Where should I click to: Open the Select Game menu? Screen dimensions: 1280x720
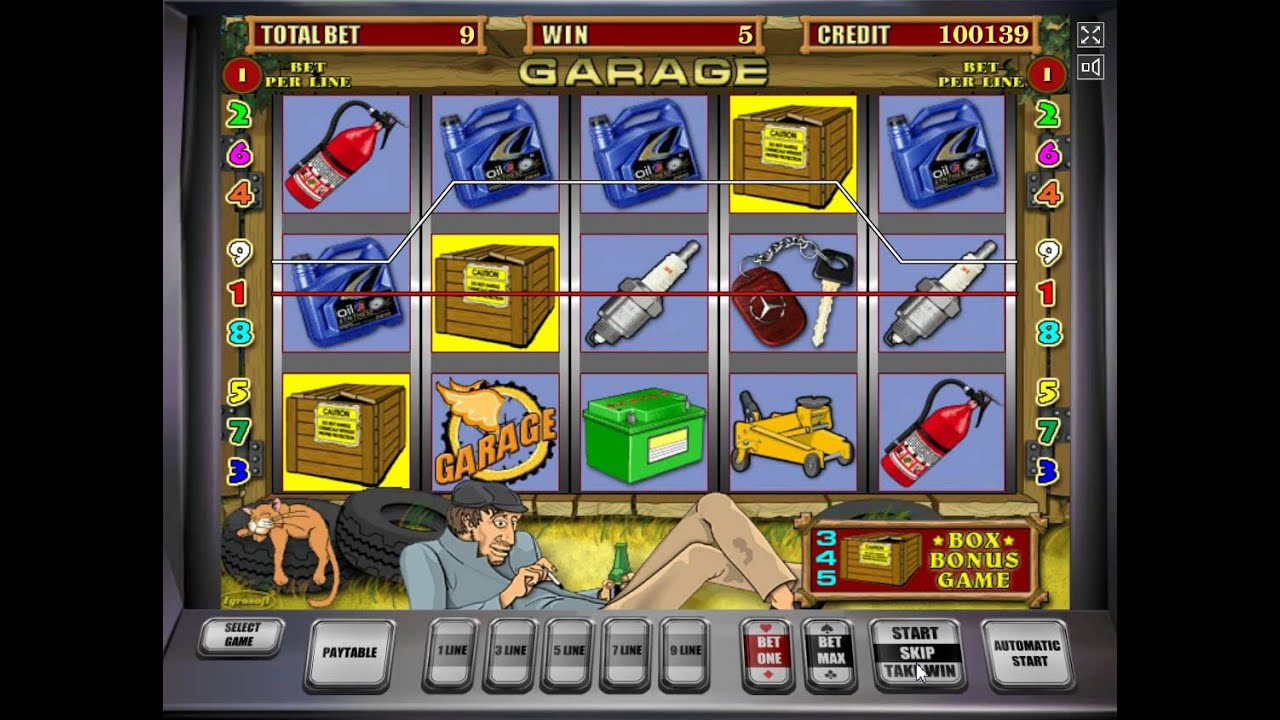click(x=241, y=635)
